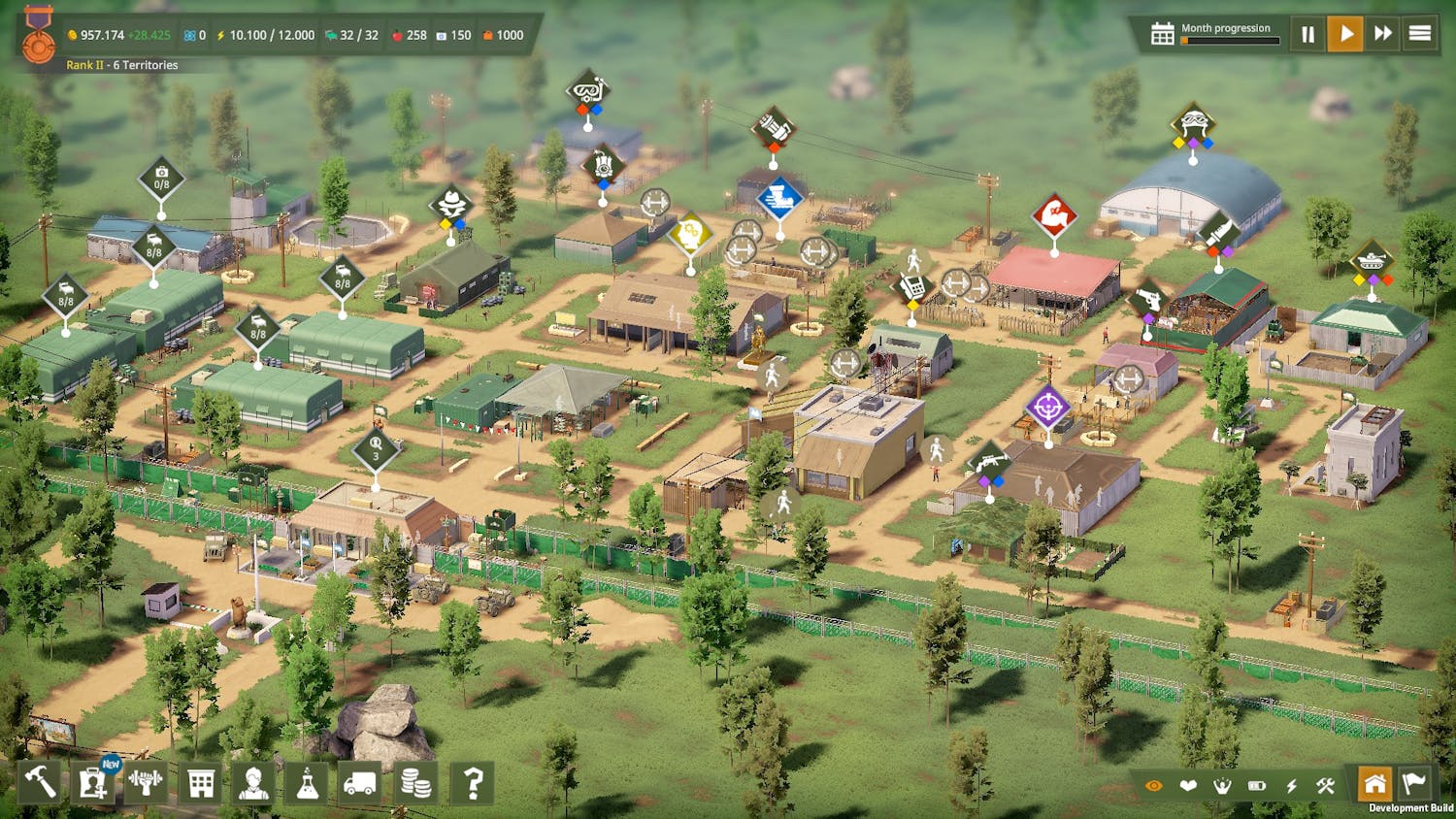Open the hammer build menu
This screenshot has width=1456, height=819.
point(40,782)
